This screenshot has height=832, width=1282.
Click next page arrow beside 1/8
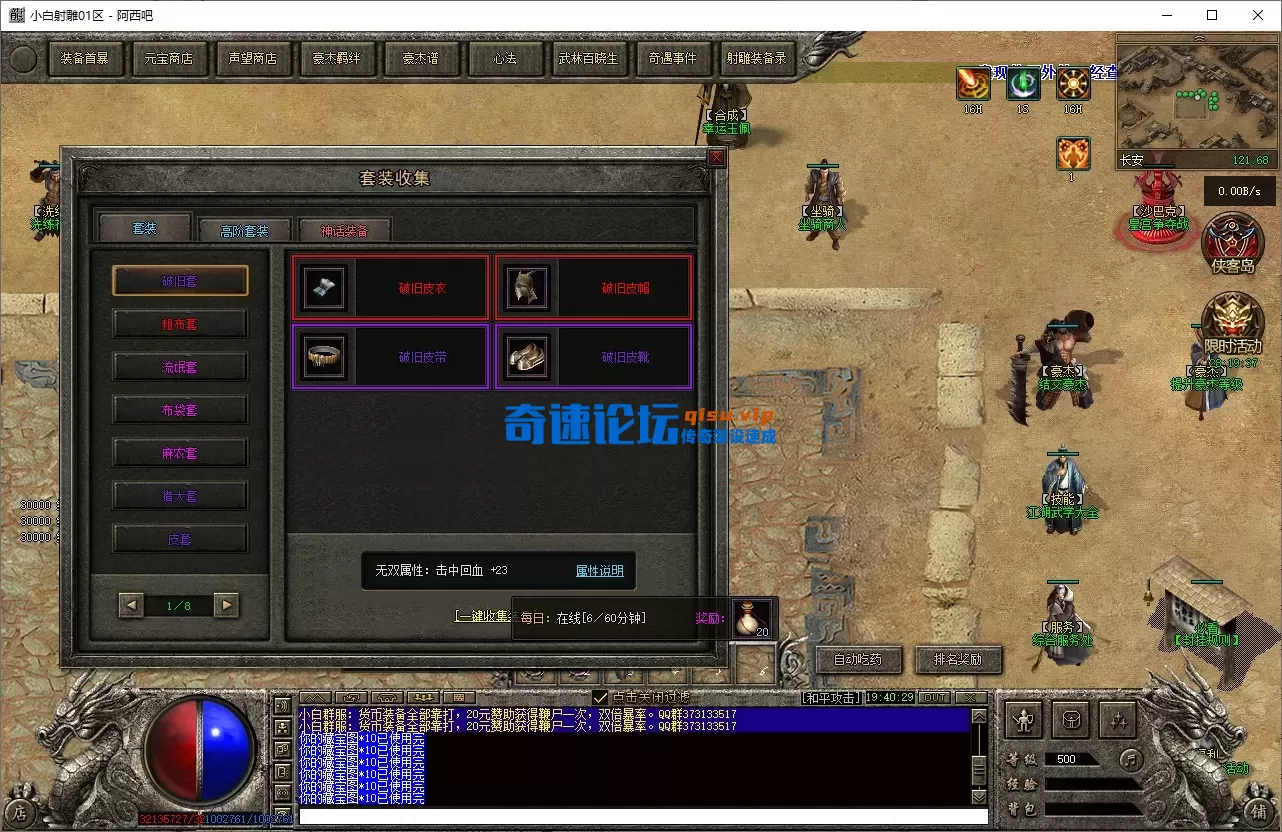pos(225,605)
